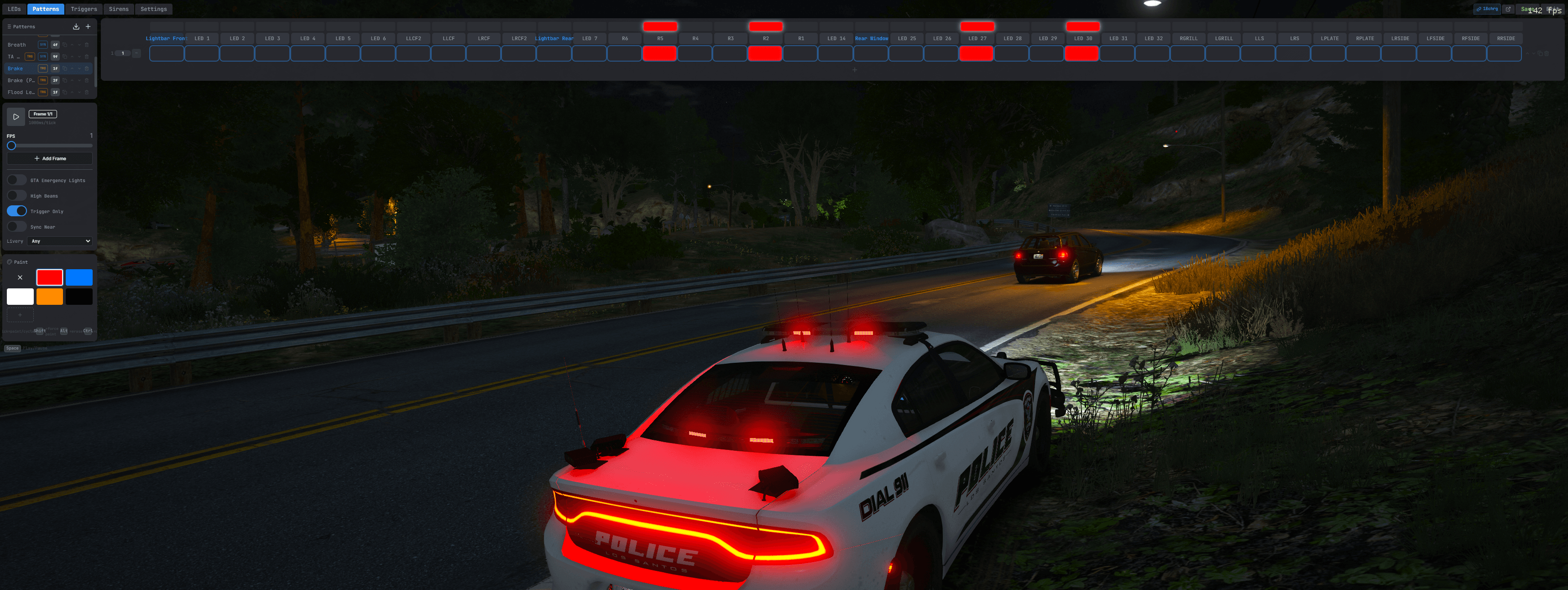Click the Add Frame button
Screen dimensions: 1568x590
coord(50,159)
